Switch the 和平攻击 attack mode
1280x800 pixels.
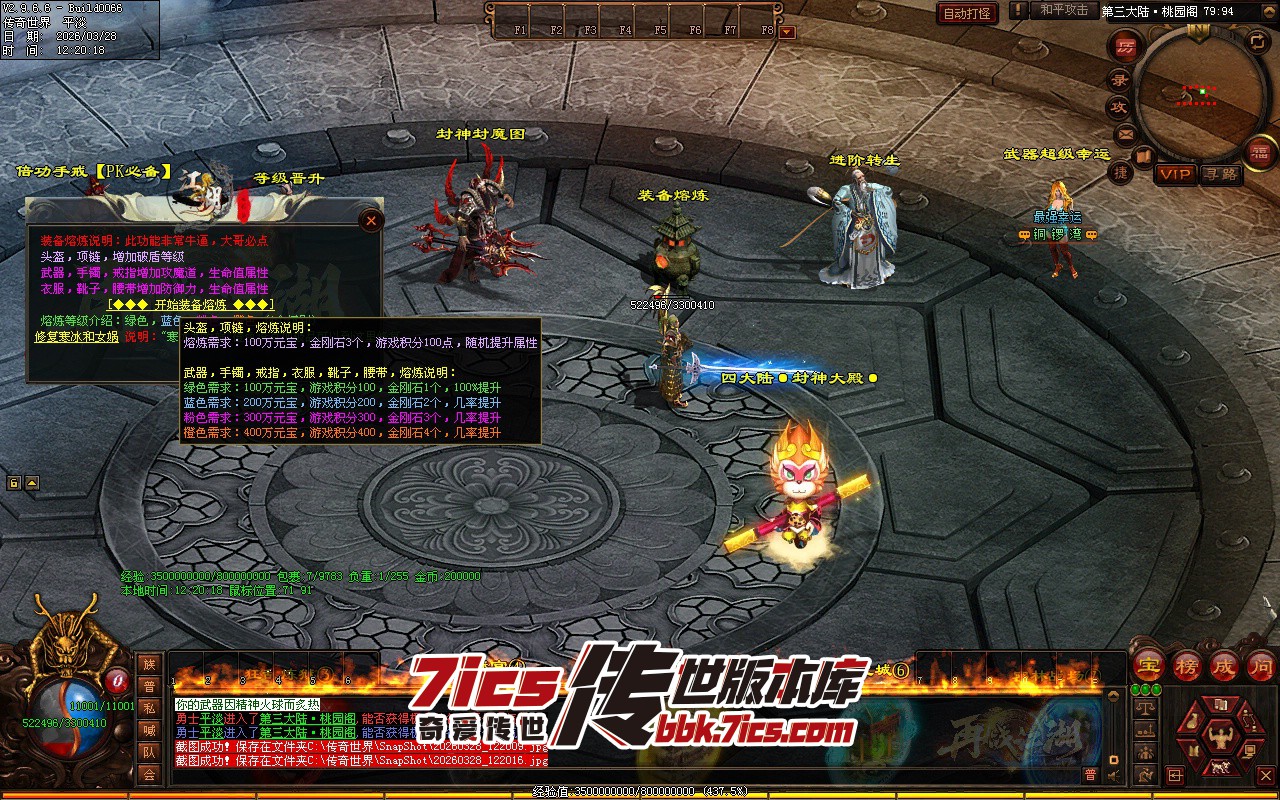[1064, 11]
